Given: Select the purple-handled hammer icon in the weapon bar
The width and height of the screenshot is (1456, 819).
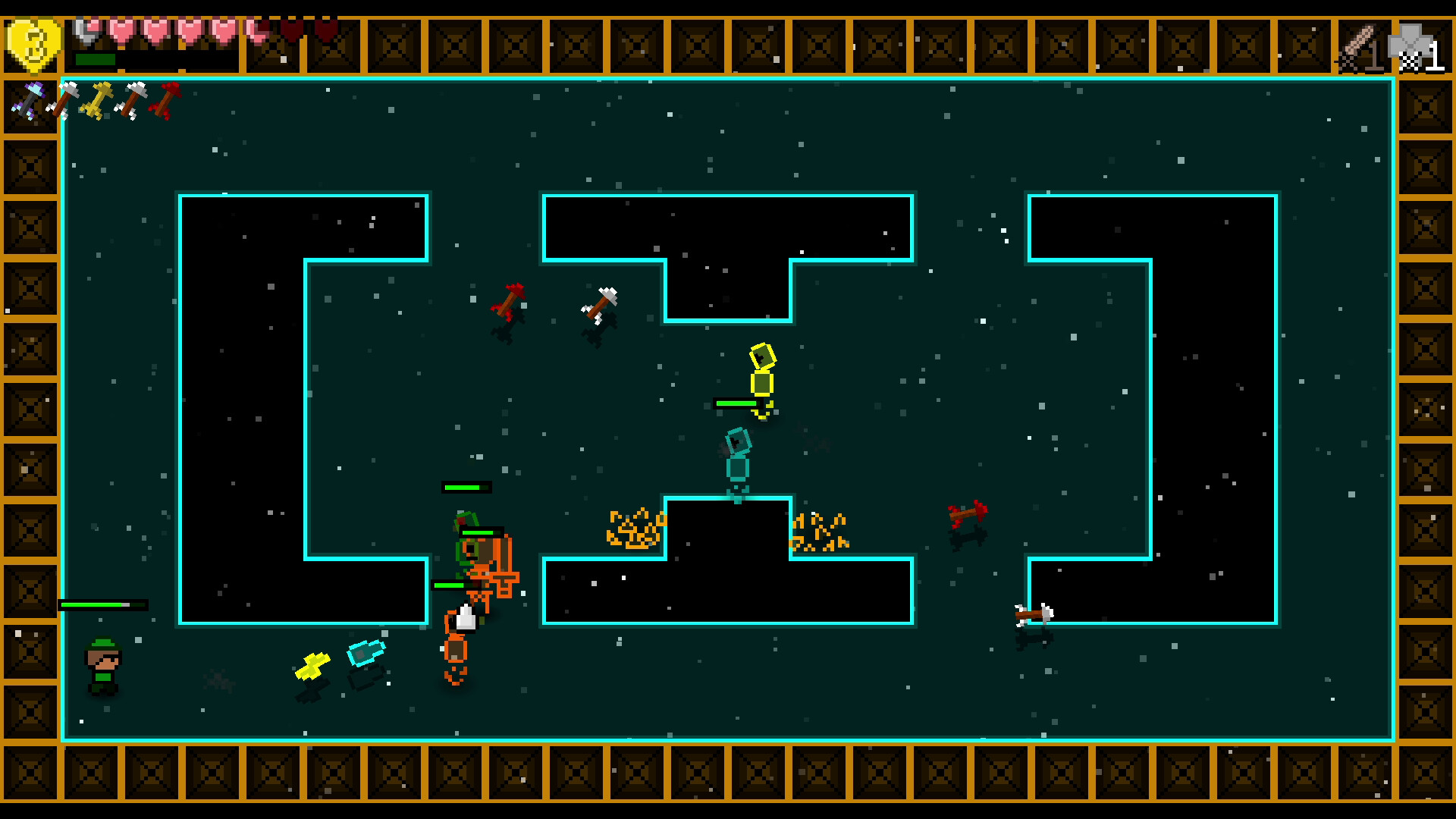Looking at the screenshot, I should pyautogui.click(x=30, y=99).
